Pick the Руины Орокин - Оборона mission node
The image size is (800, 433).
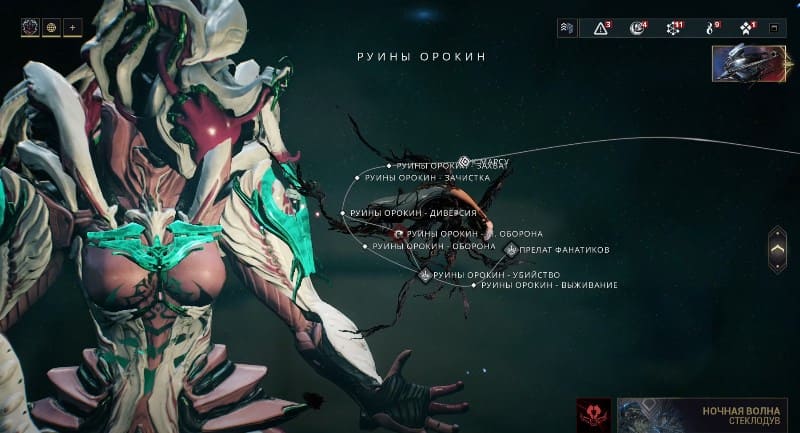(365, 246)
